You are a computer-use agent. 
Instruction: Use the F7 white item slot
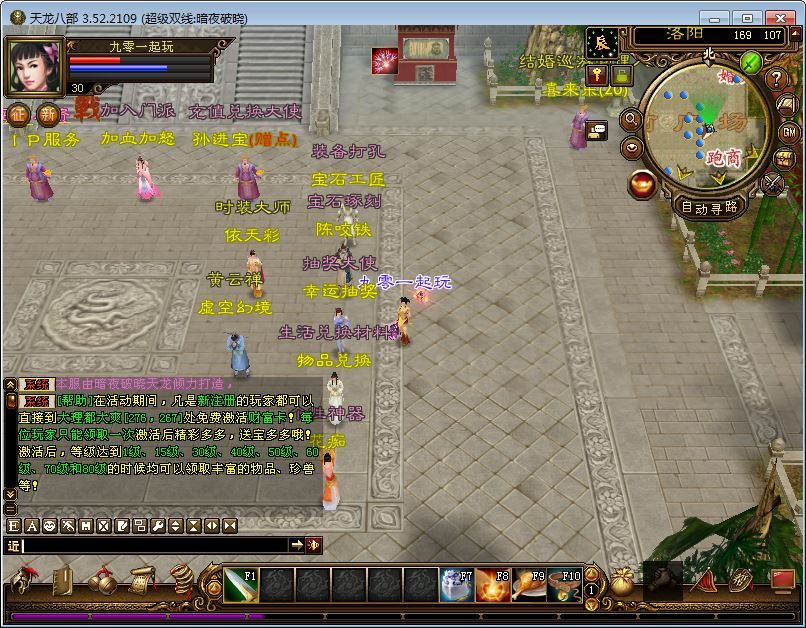click(x=456, y=585)
